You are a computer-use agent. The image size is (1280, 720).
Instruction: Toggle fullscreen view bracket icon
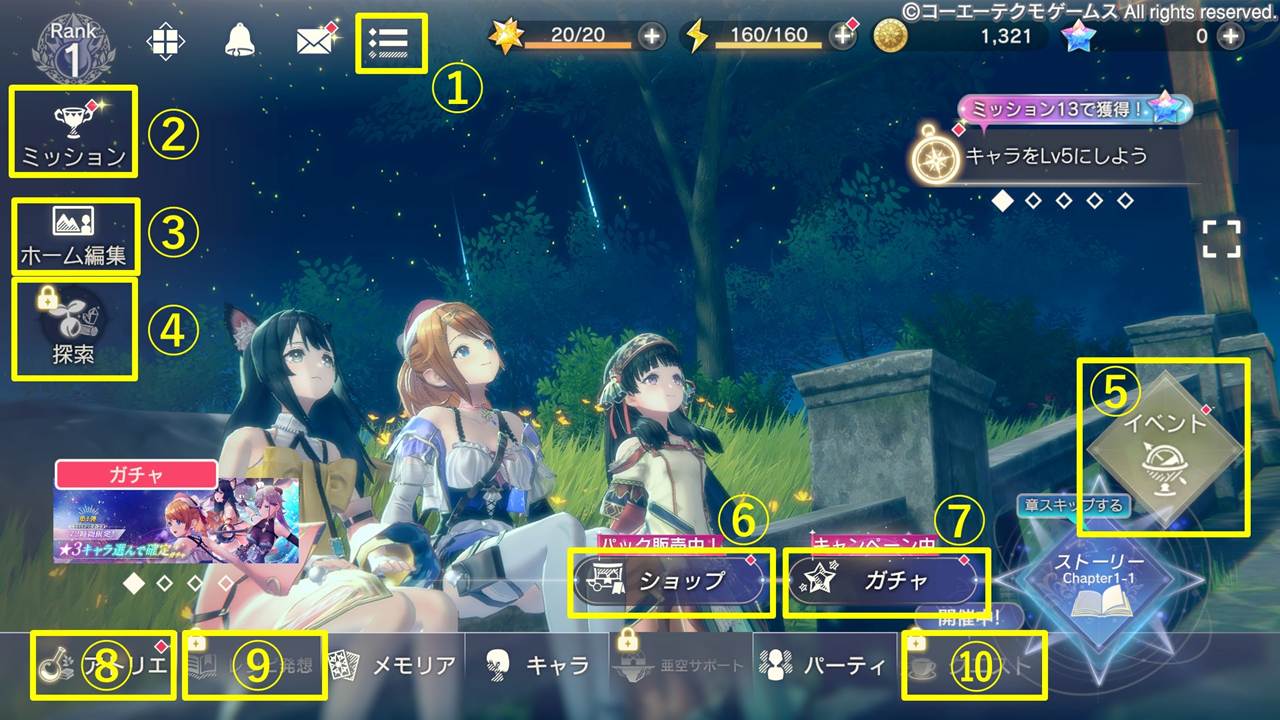coord(1221,240)
